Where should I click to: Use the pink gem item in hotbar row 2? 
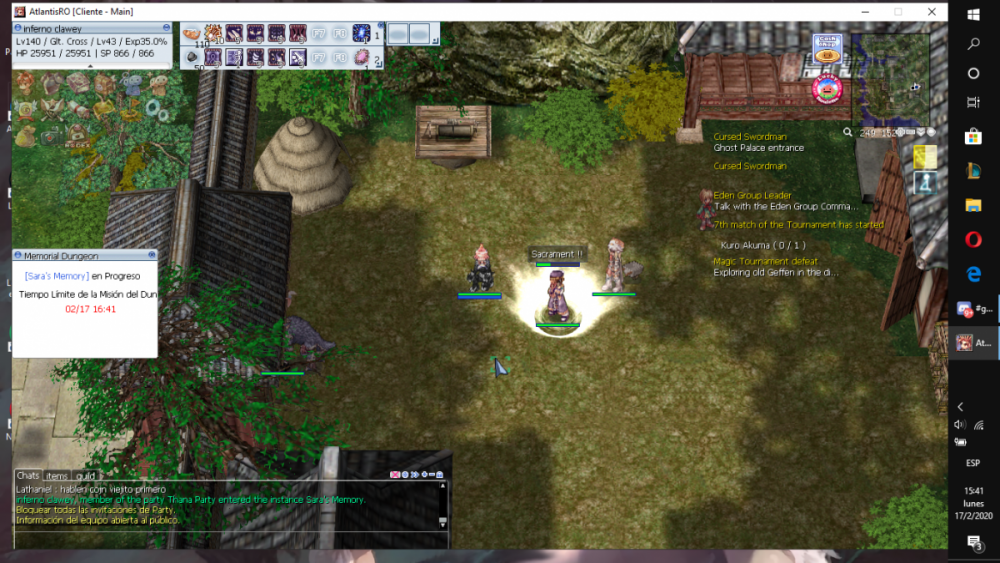(361, 58)
